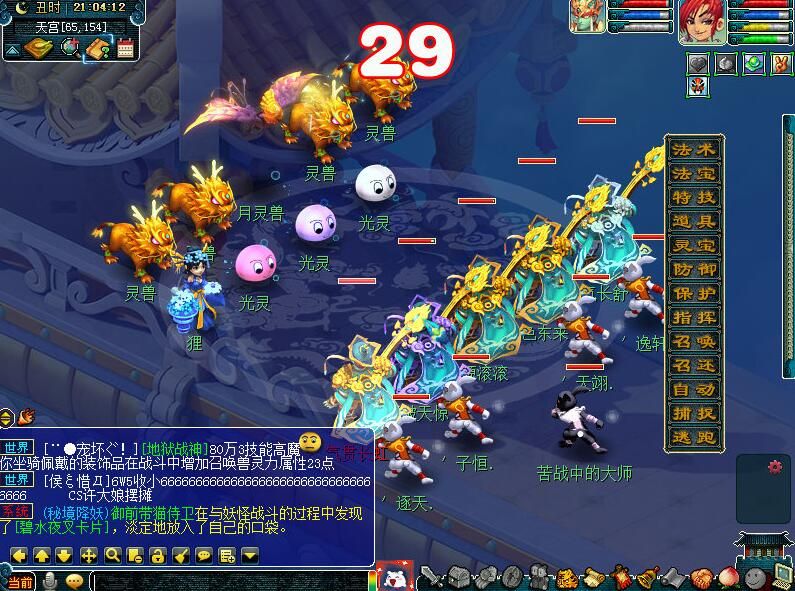Select the 保护 protect command
The image size is (795, 591).
(x=694, y=294)
